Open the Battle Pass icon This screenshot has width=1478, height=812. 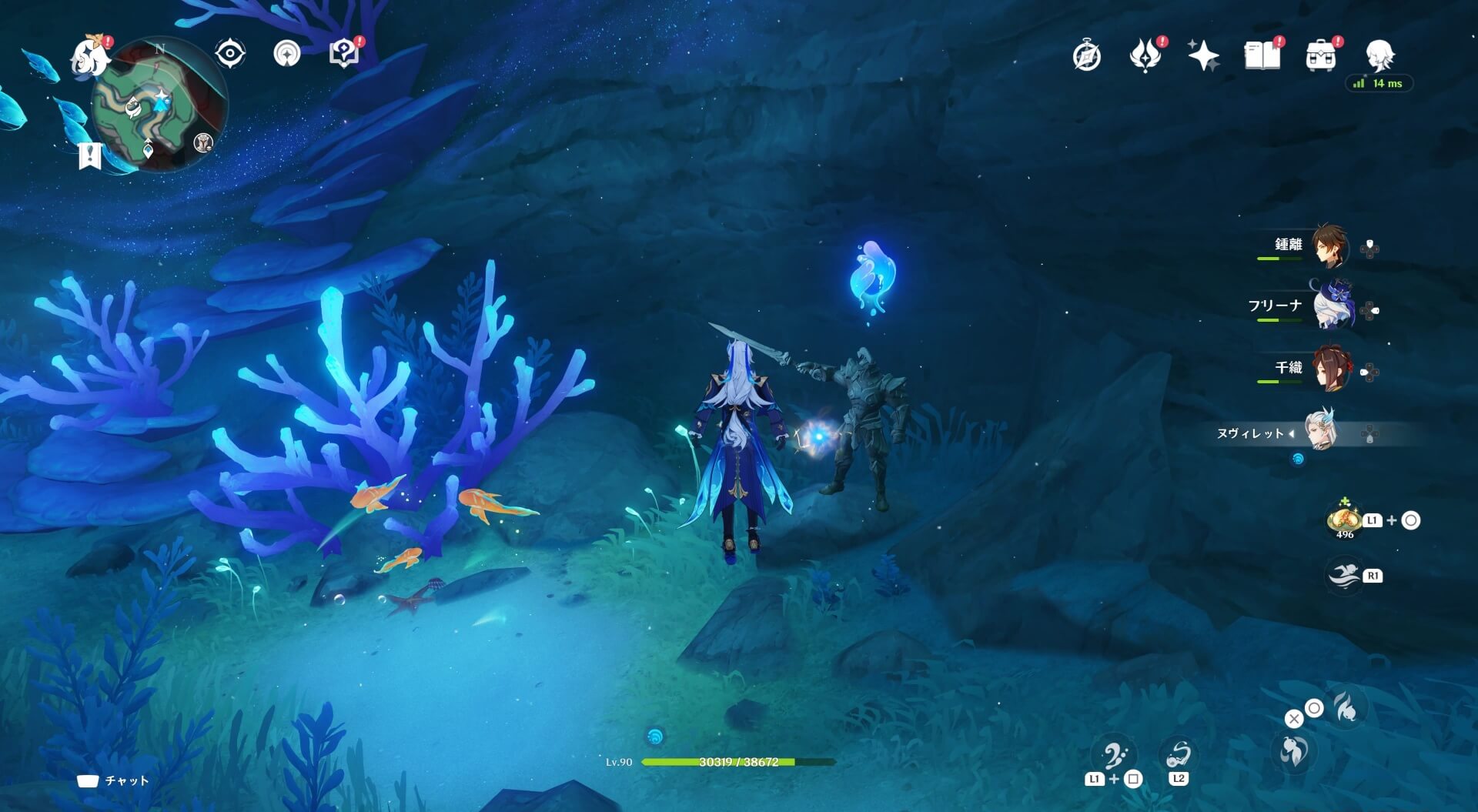pyautogui.click(x=1145, y=55)
